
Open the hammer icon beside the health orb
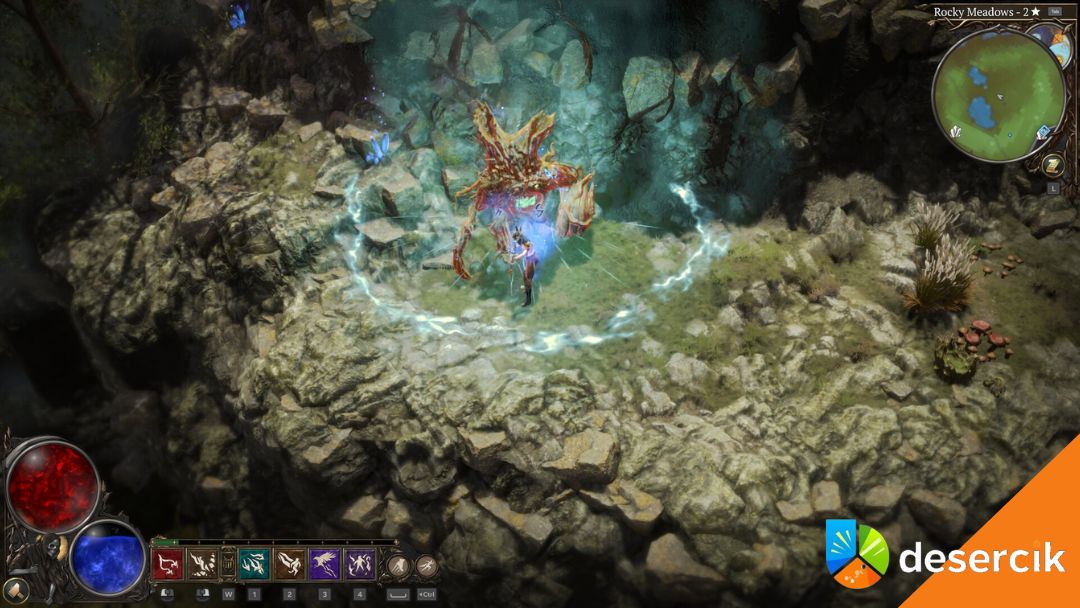(16, 590)
